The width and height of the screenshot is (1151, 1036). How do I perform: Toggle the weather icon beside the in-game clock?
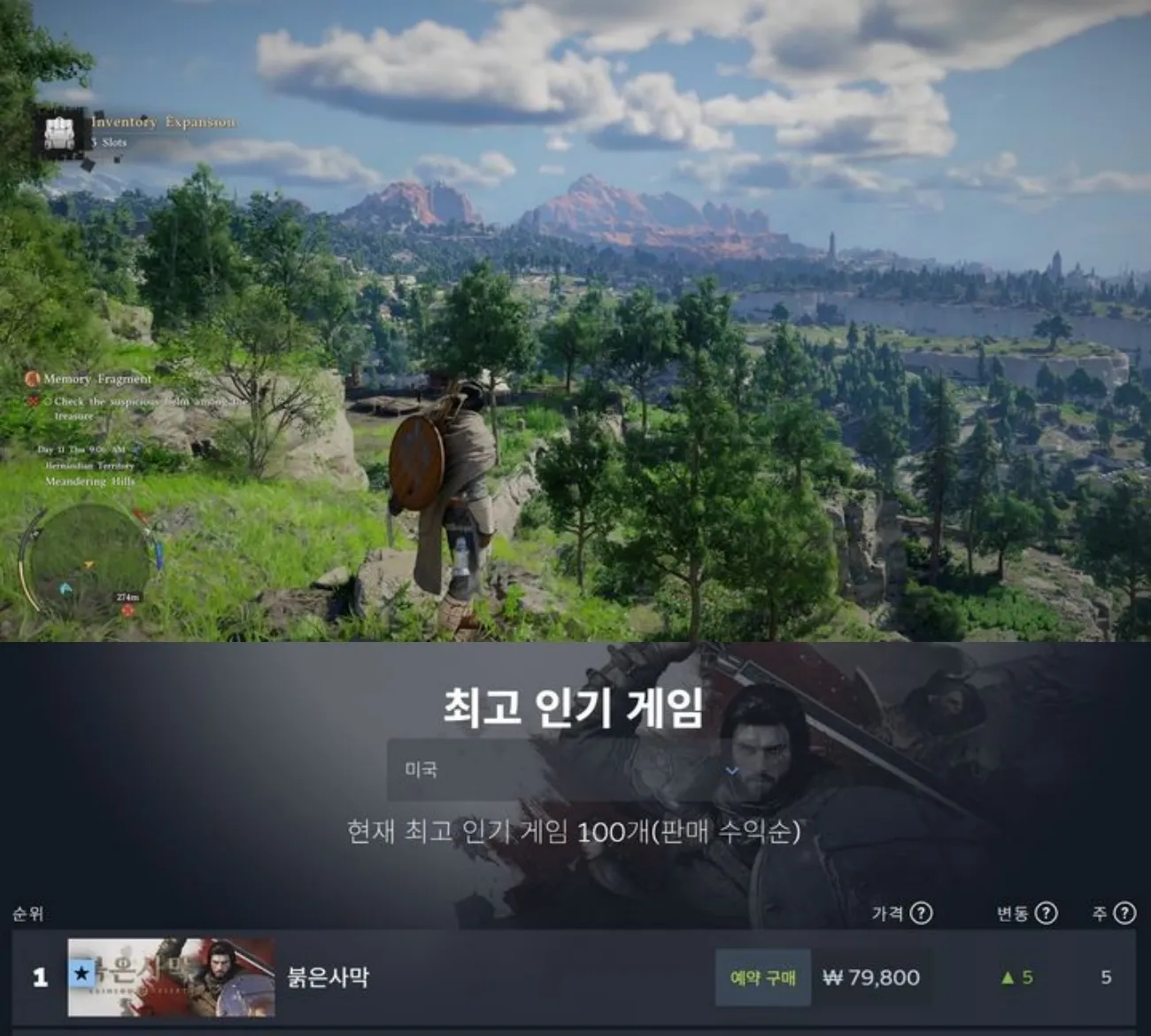tap(135, 450)
